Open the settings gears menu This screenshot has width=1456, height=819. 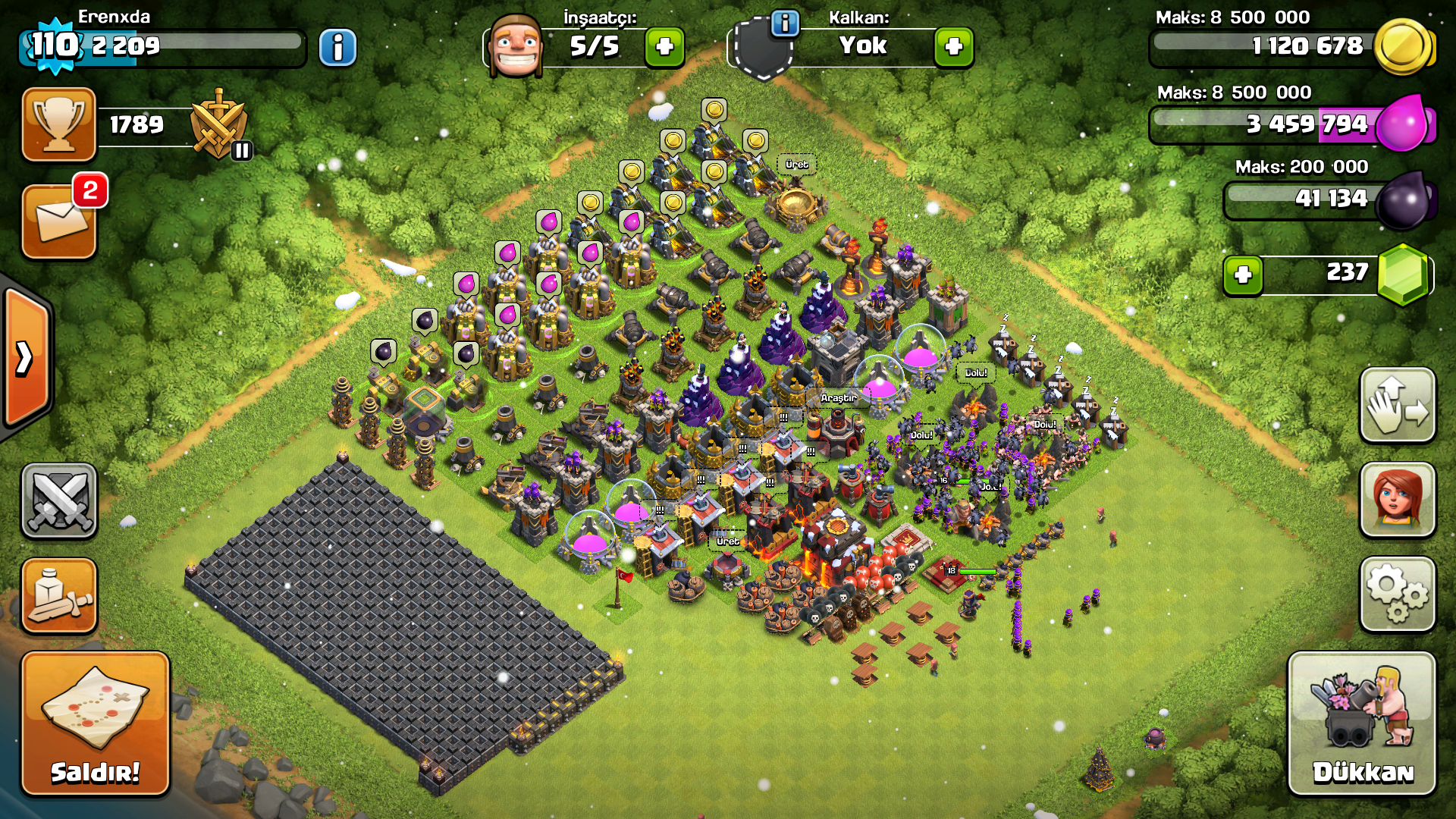click(x=1397, y=594)
